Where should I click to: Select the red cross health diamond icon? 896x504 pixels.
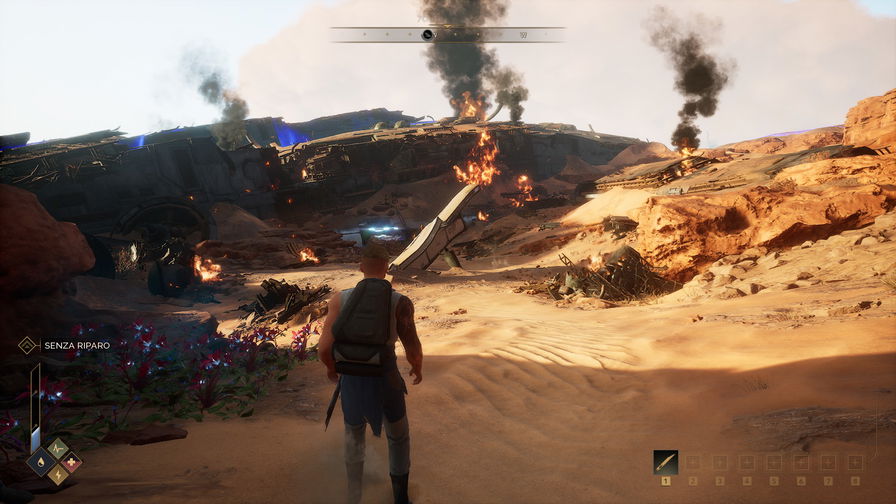click(71, 462)
